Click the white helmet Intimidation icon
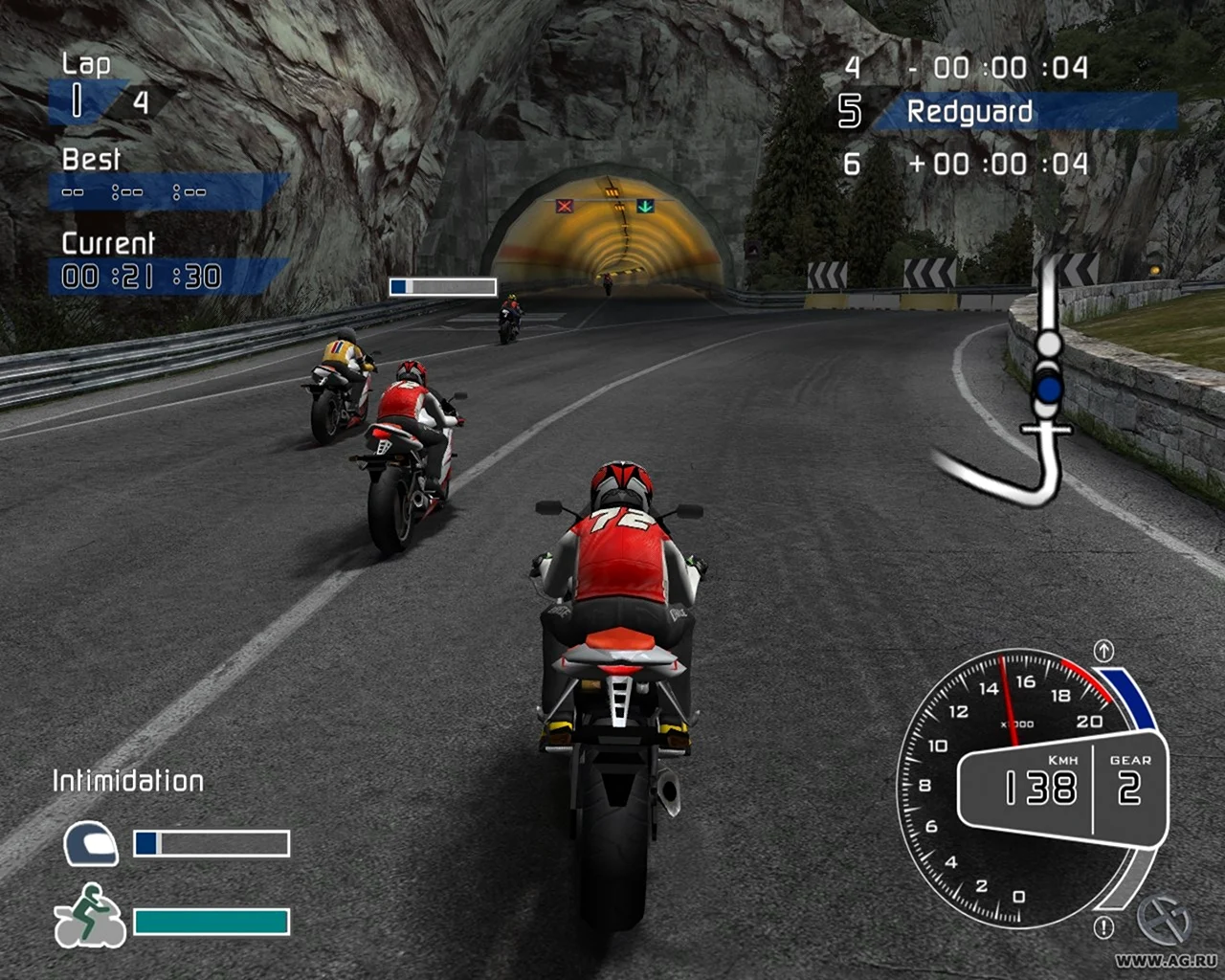Screen dimensions: 1225x980 (x=90, y=844)
